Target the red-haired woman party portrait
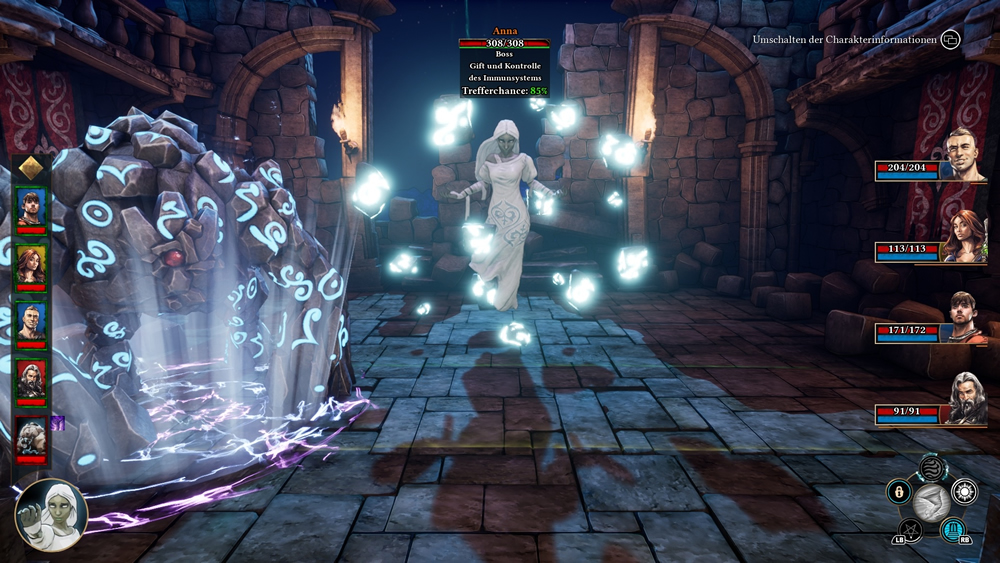Viewport: 1000px width, 563px height. point(966,236)
